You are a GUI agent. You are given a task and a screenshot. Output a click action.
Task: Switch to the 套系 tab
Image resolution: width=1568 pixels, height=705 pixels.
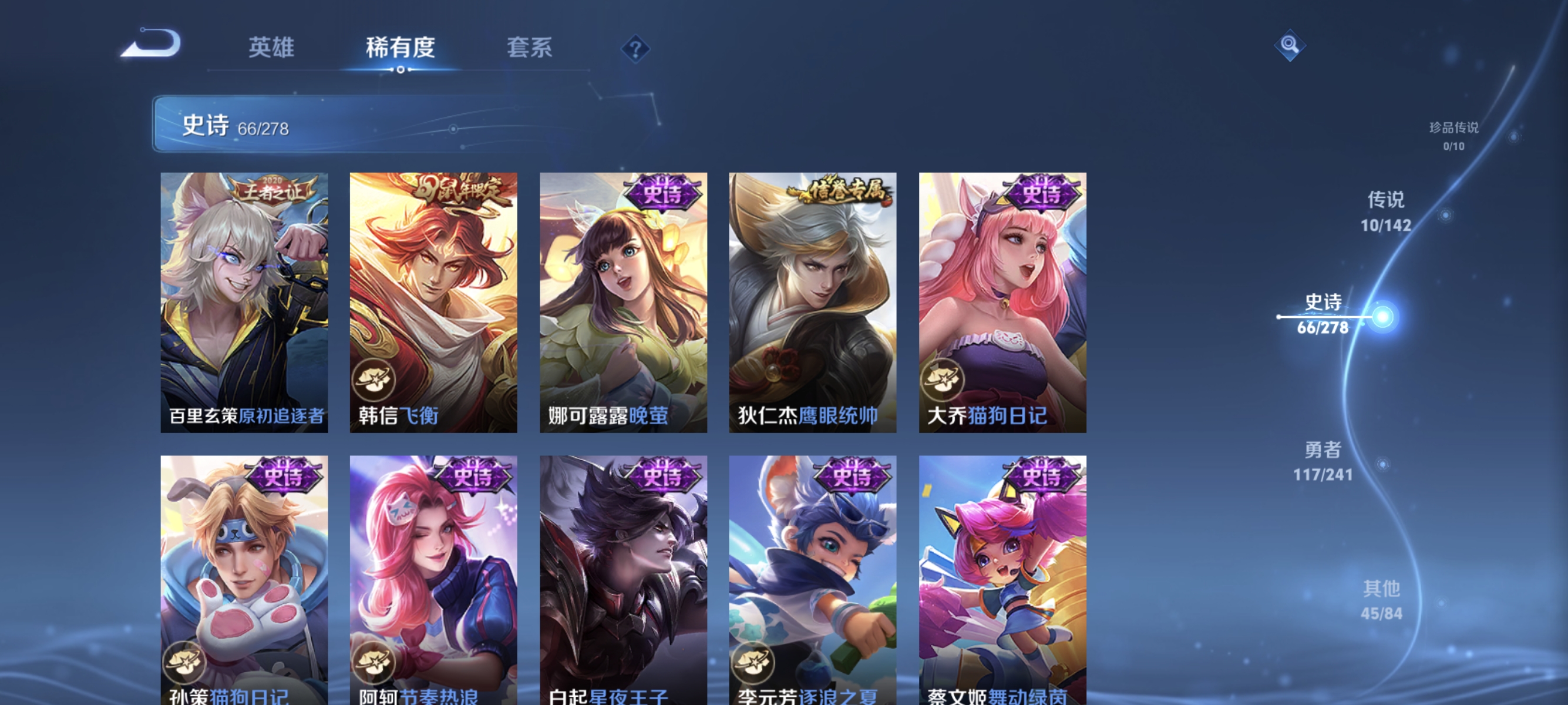coord(531,48)
